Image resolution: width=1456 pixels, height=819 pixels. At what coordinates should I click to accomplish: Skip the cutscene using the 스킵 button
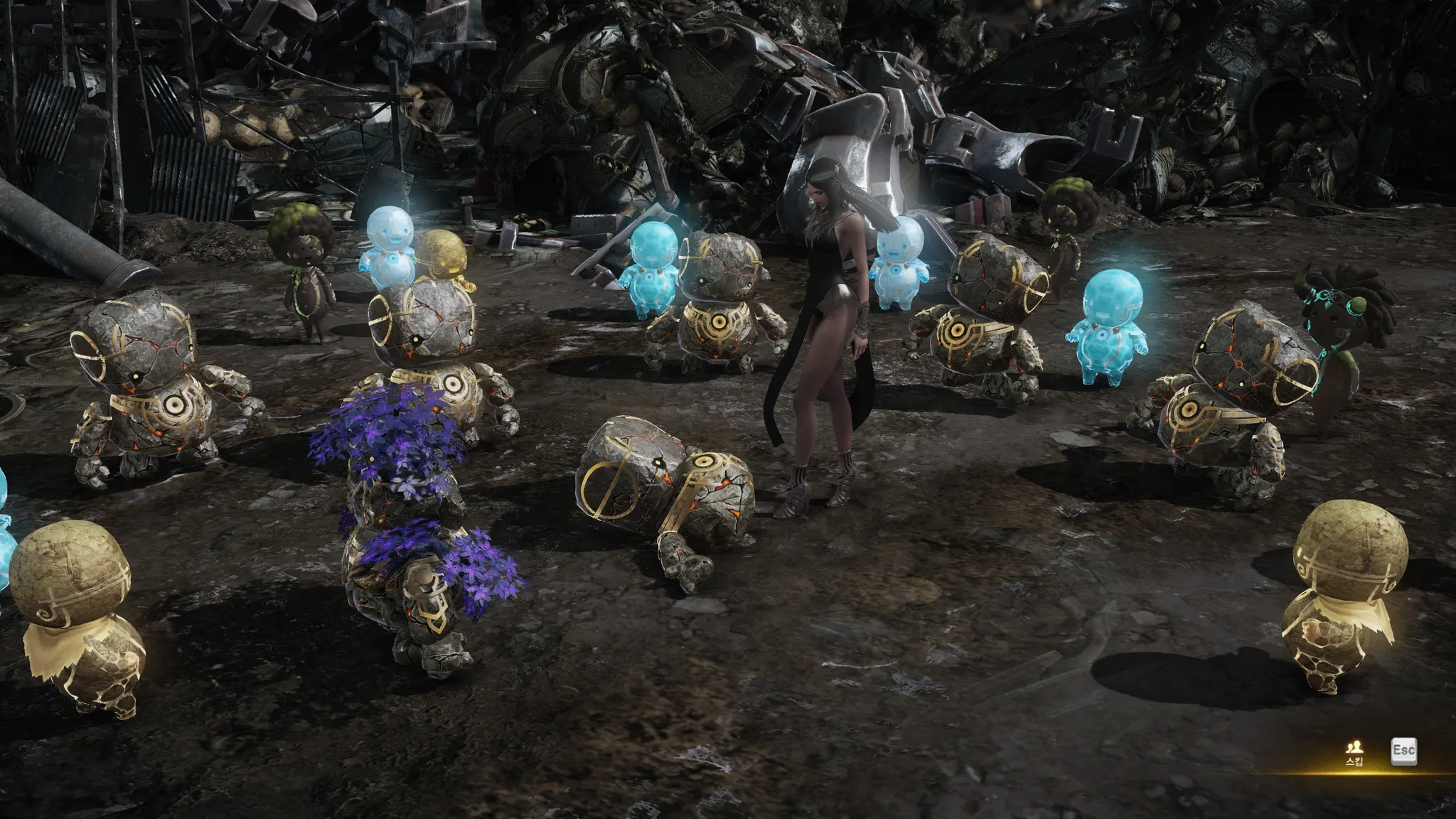(x=1354, y=753)
